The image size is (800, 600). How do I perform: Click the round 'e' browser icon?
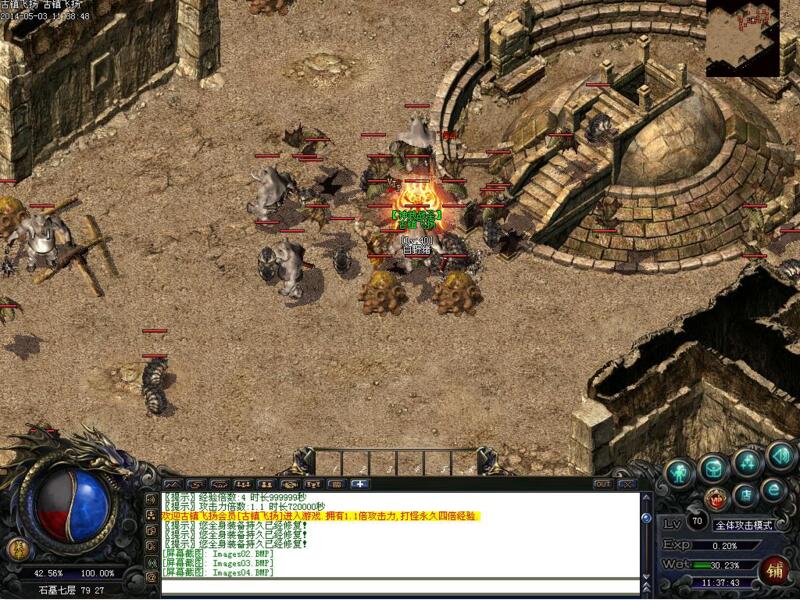tap(773, 489)
